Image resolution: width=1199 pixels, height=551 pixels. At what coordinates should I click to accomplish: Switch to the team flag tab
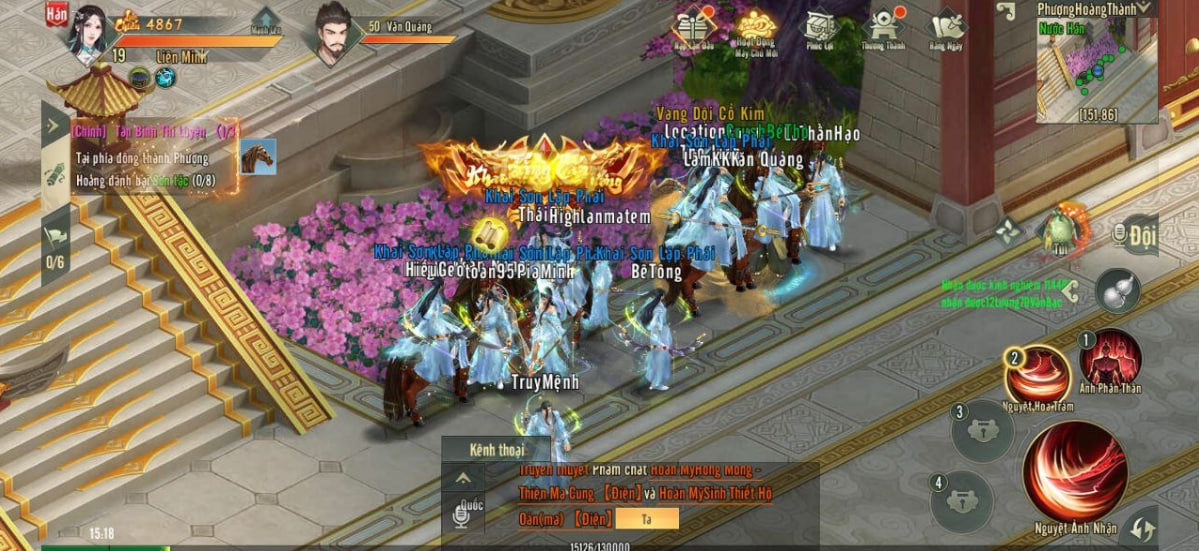(x=56, y=237)
